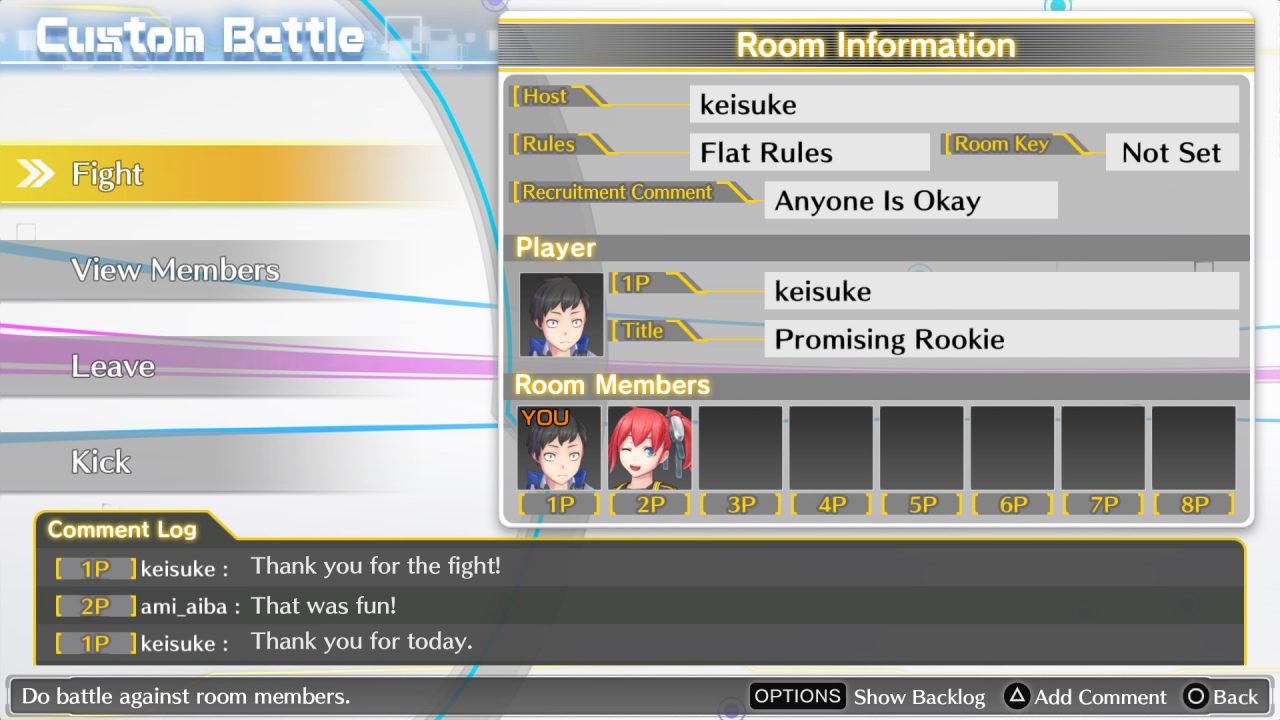Viewport: 1280px width, 720px height.
Task: Click the Recruitment Comment text field
Action: tap(910, 200)
